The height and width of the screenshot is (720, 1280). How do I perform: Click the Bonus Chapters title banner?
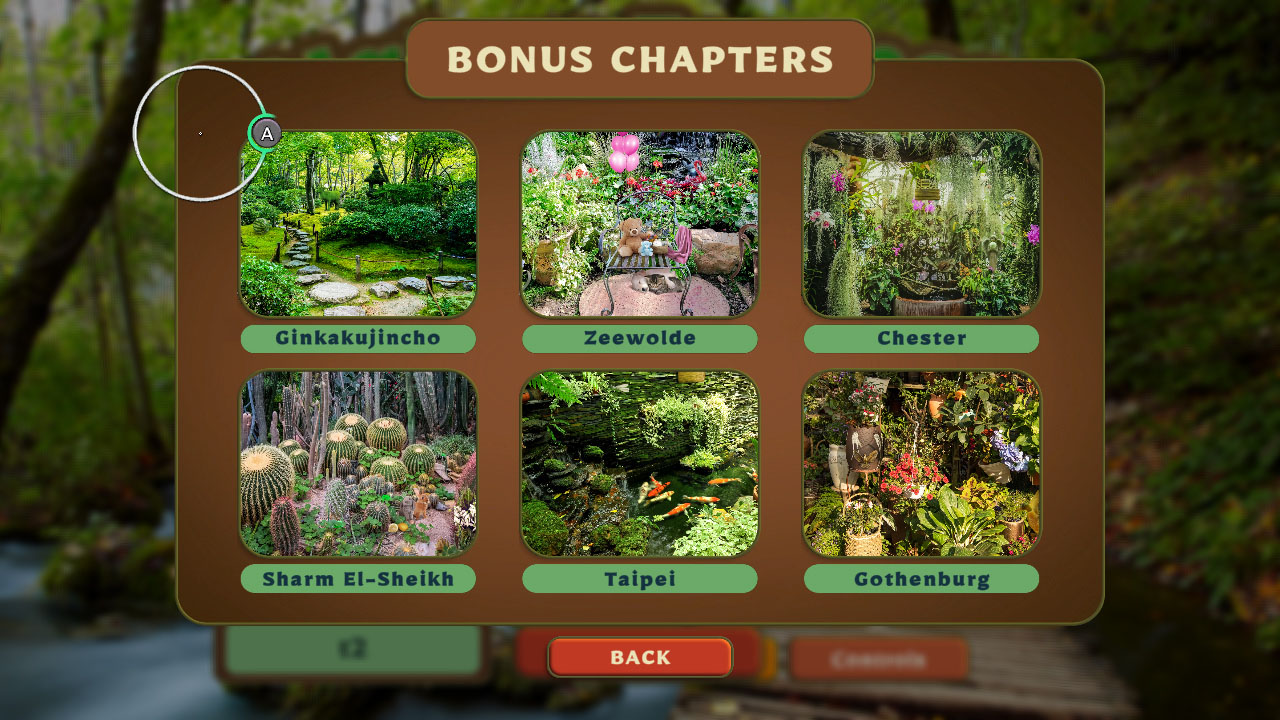tap(640, 58)
